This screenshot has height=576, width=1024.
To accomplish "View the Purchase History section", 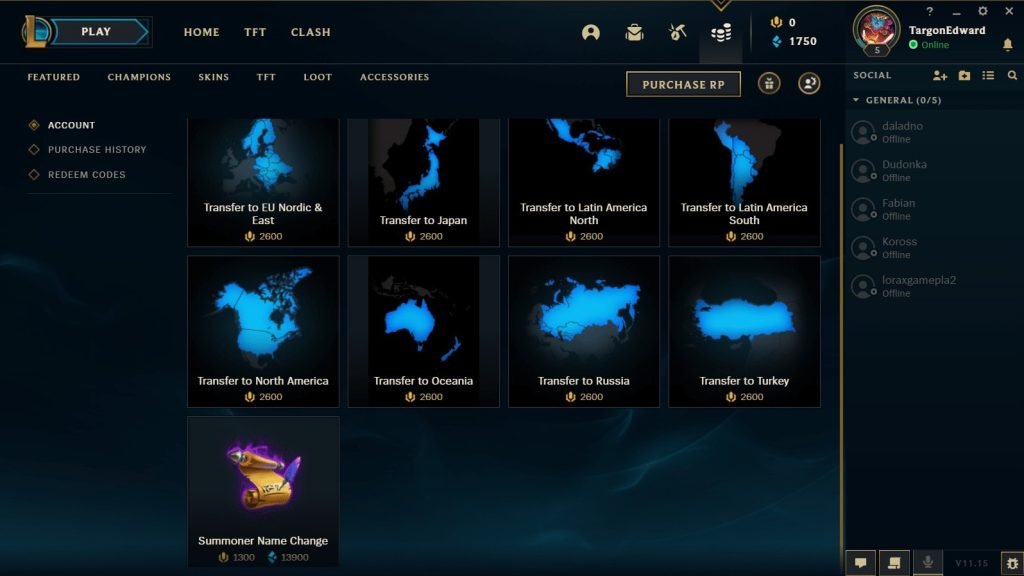I will click(x=97, y=150).
